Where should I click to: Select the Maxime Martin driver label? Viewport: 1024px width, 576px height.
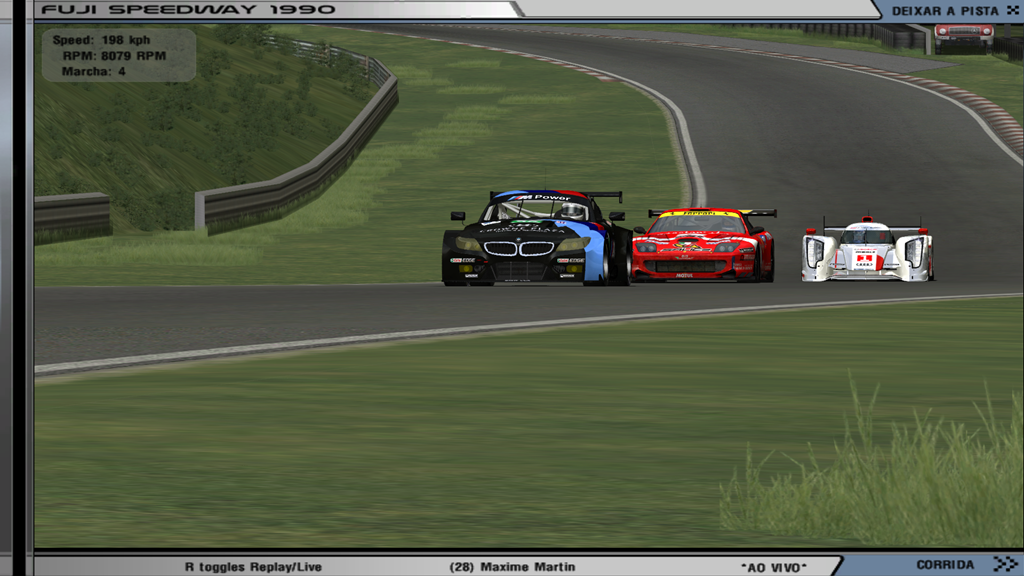[512, 567]
